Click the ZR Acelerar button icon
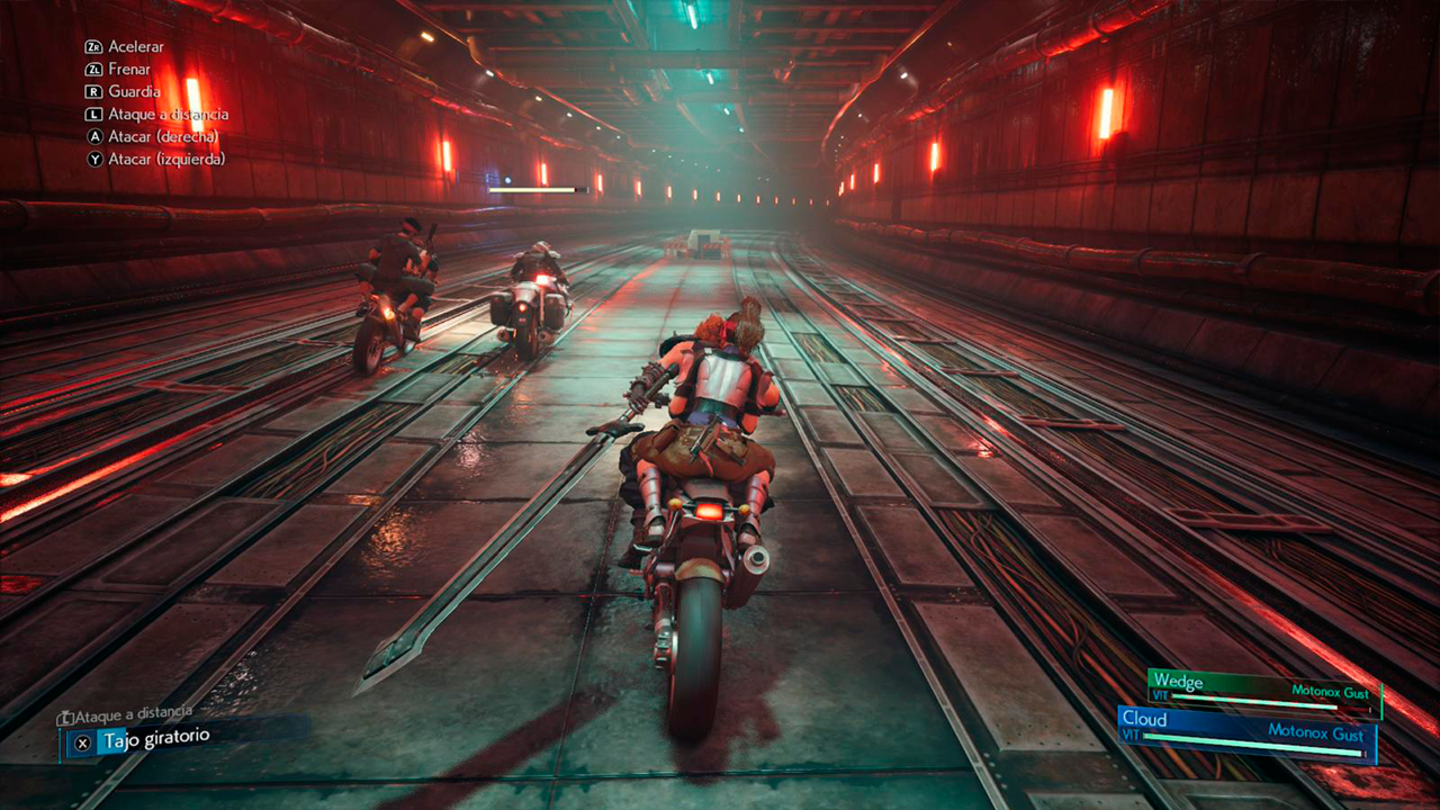This screenshot has height=810, width=1440. 94,48
